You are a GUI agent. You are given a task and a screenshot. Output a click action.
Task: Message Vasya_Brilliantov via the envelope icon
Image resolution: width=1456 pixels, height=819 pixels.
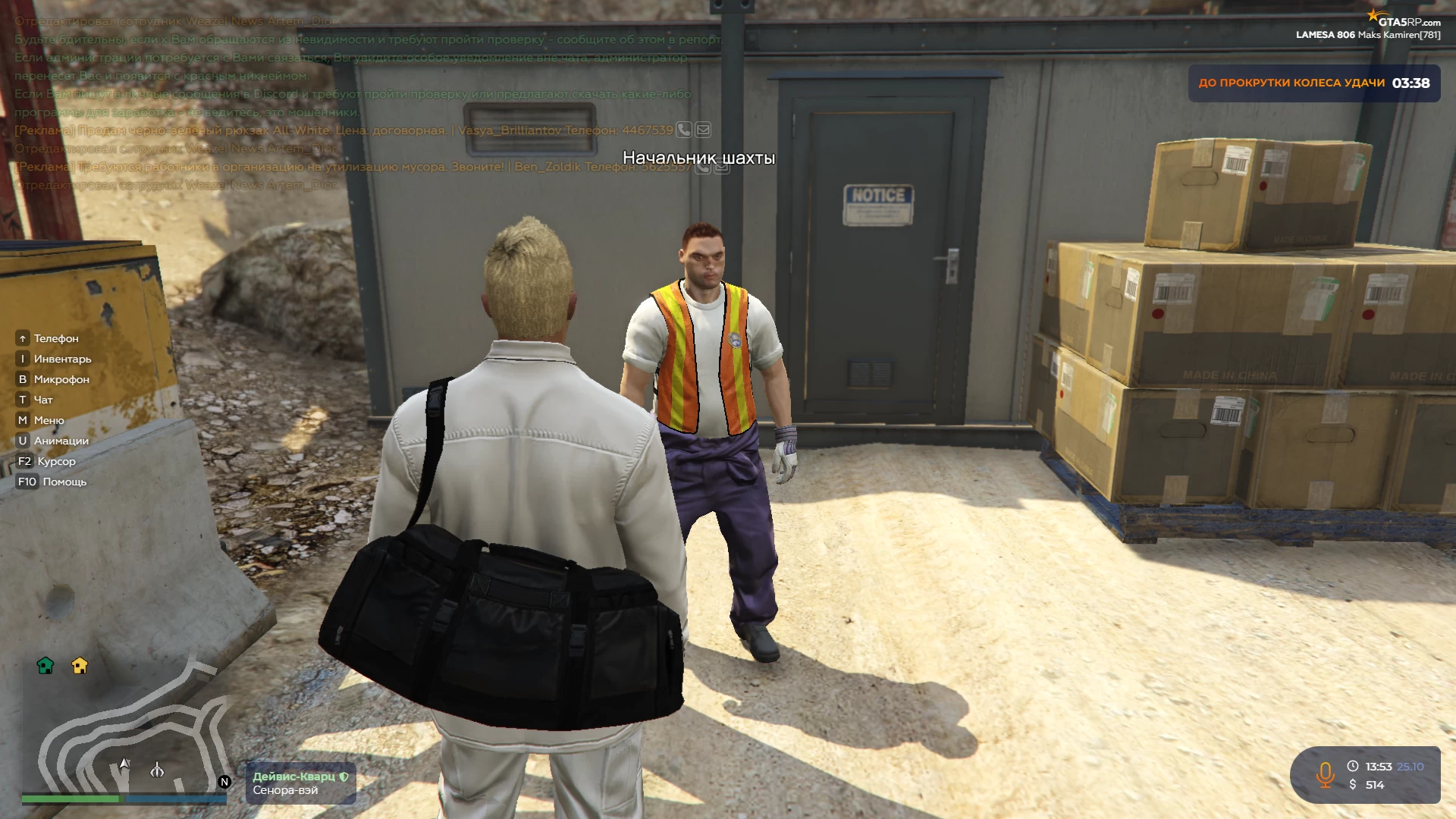coord(703,130)
